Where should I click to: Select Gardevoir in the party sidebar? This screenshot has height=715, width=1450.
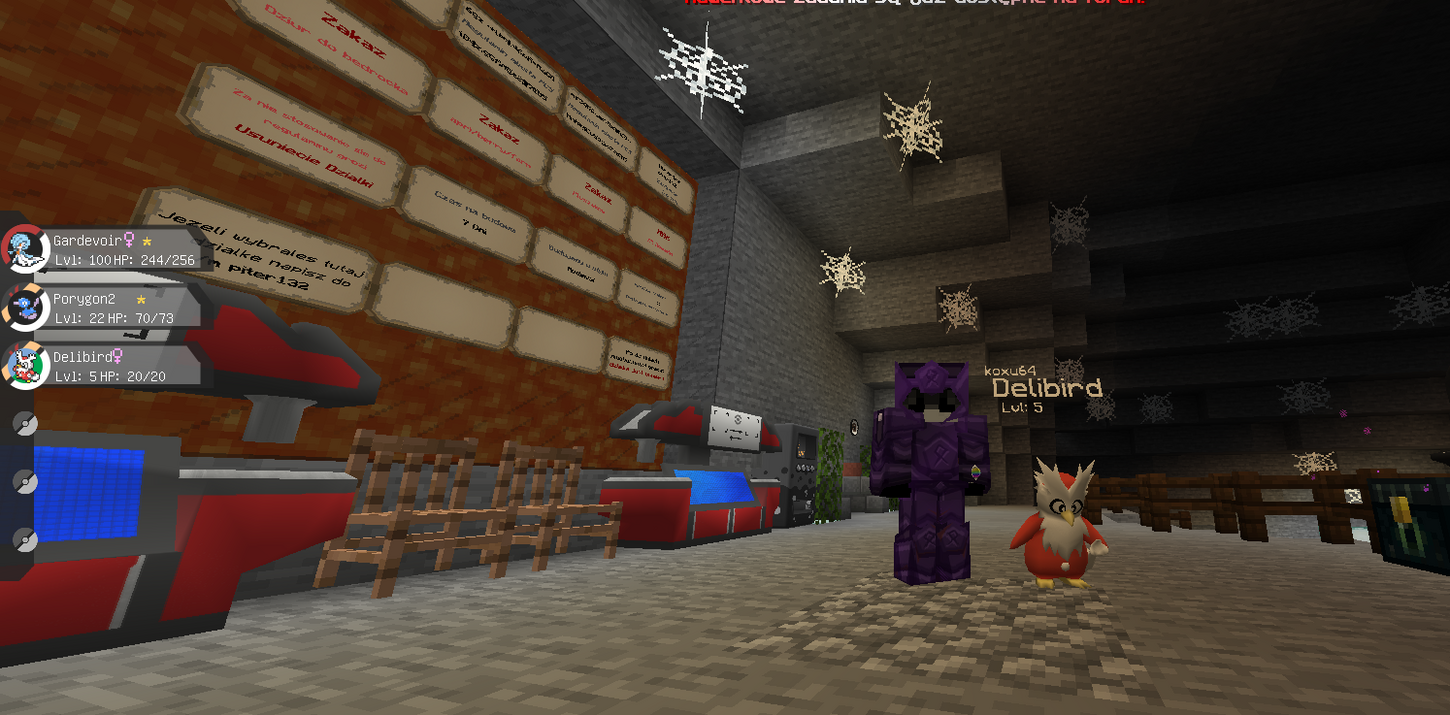105,250
